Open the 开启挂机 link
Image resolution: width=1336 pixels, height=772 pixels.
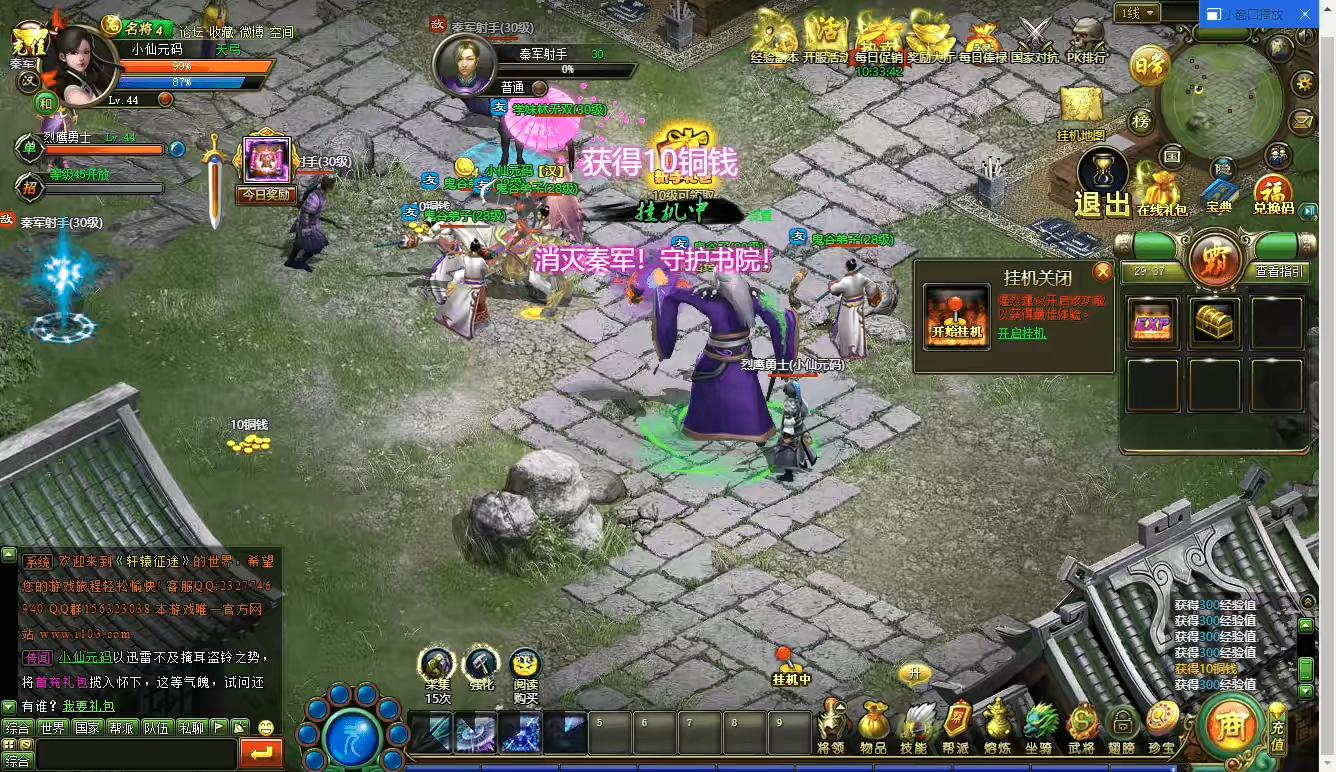coord(1022,333)
